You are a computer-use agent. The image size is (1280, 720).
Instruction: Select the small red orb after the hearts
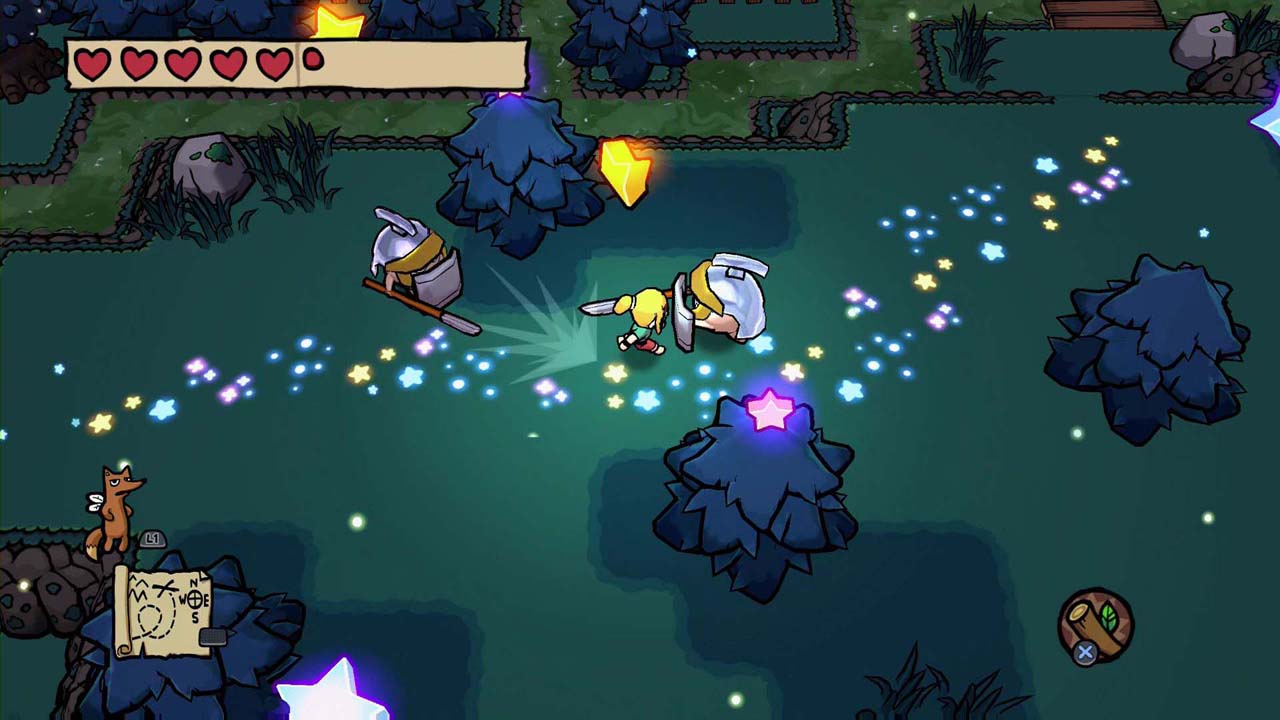click(312, 58)
